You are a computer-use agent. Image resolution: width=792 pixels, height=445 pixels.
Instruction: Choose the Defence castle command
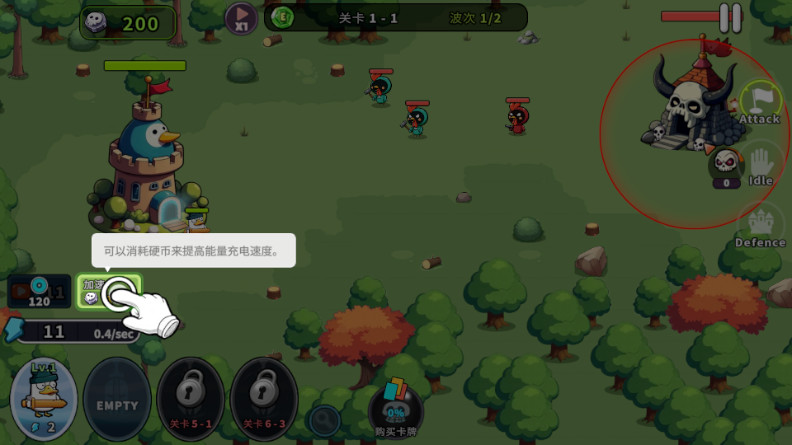pyautogui.click(x=760, y=227)
